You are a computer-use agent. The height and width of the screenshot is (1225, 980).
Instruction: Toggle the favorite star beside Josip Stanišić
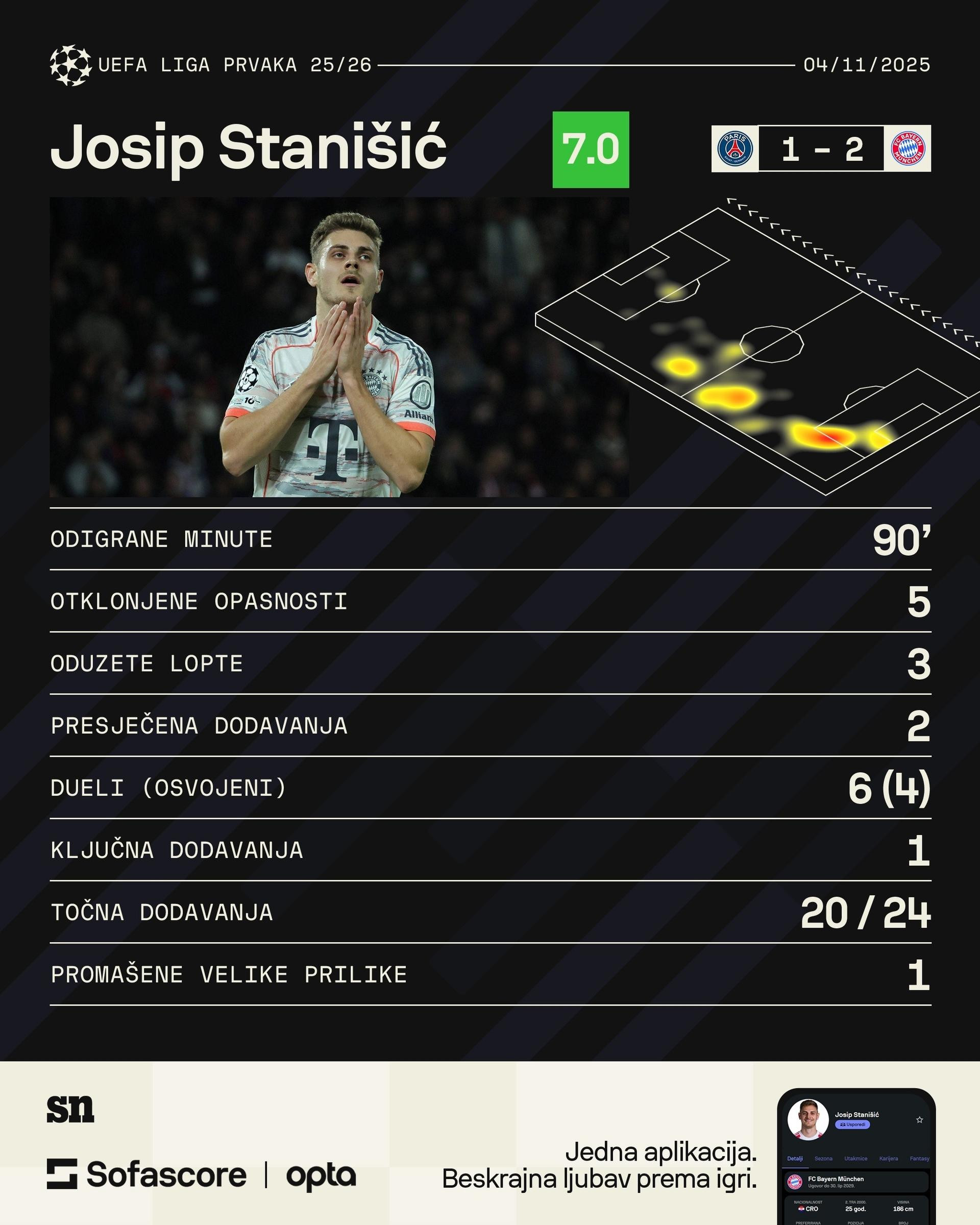click(919, 1120)
